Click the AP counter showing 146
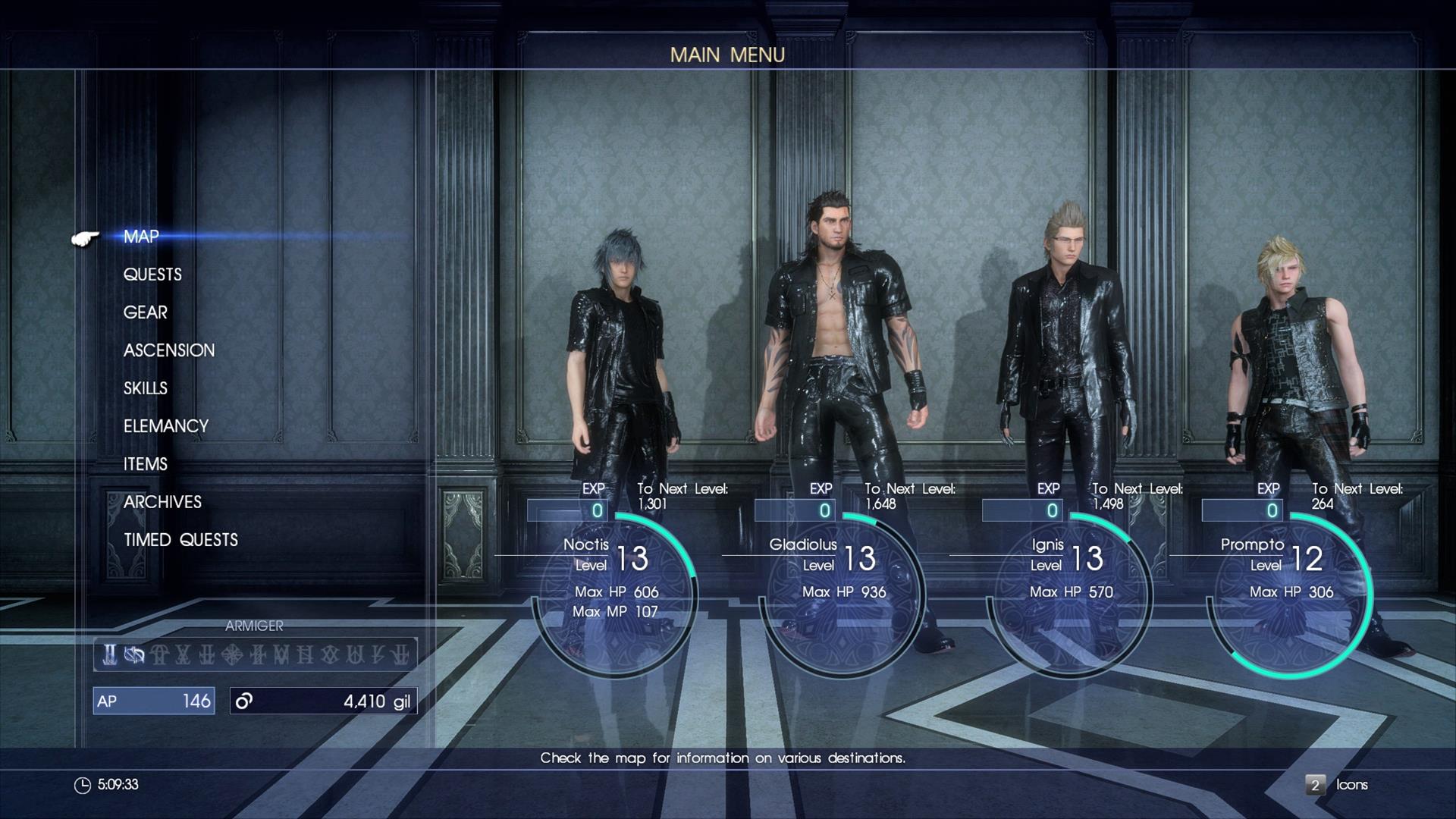This screenshot has height=819, width=1456. [x=154, y=701]
